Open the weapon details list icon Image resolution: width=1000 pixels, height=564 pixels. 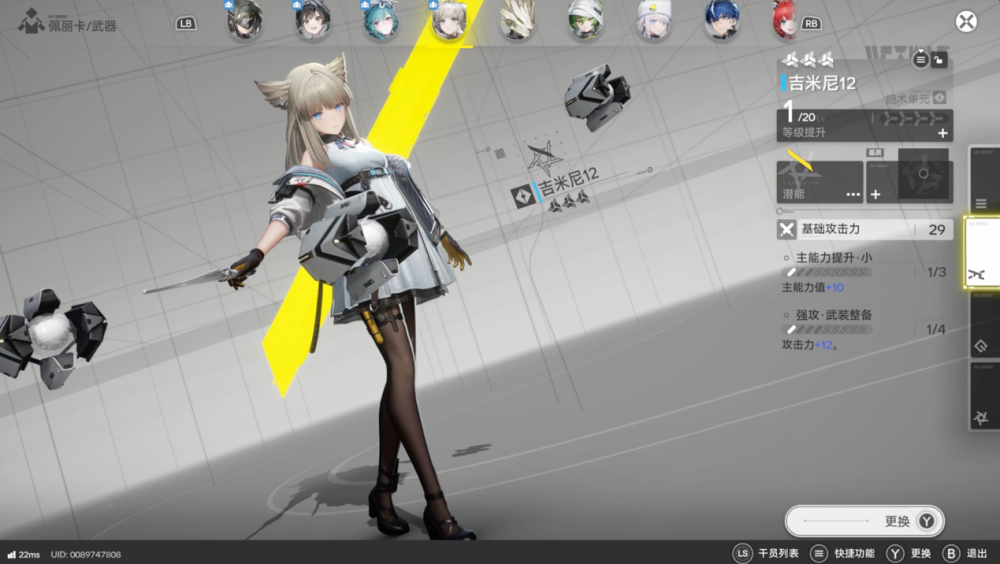pyautogui.click(x=921, y=60)
